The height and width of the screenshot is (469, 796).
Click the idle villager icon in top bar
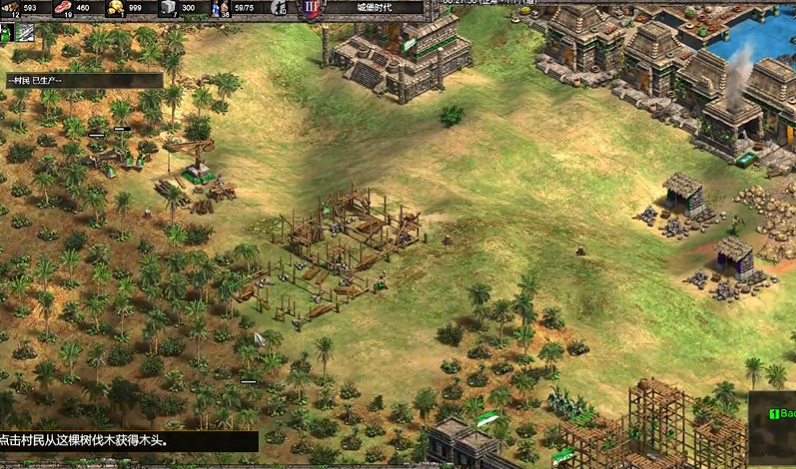pos(277,8)
